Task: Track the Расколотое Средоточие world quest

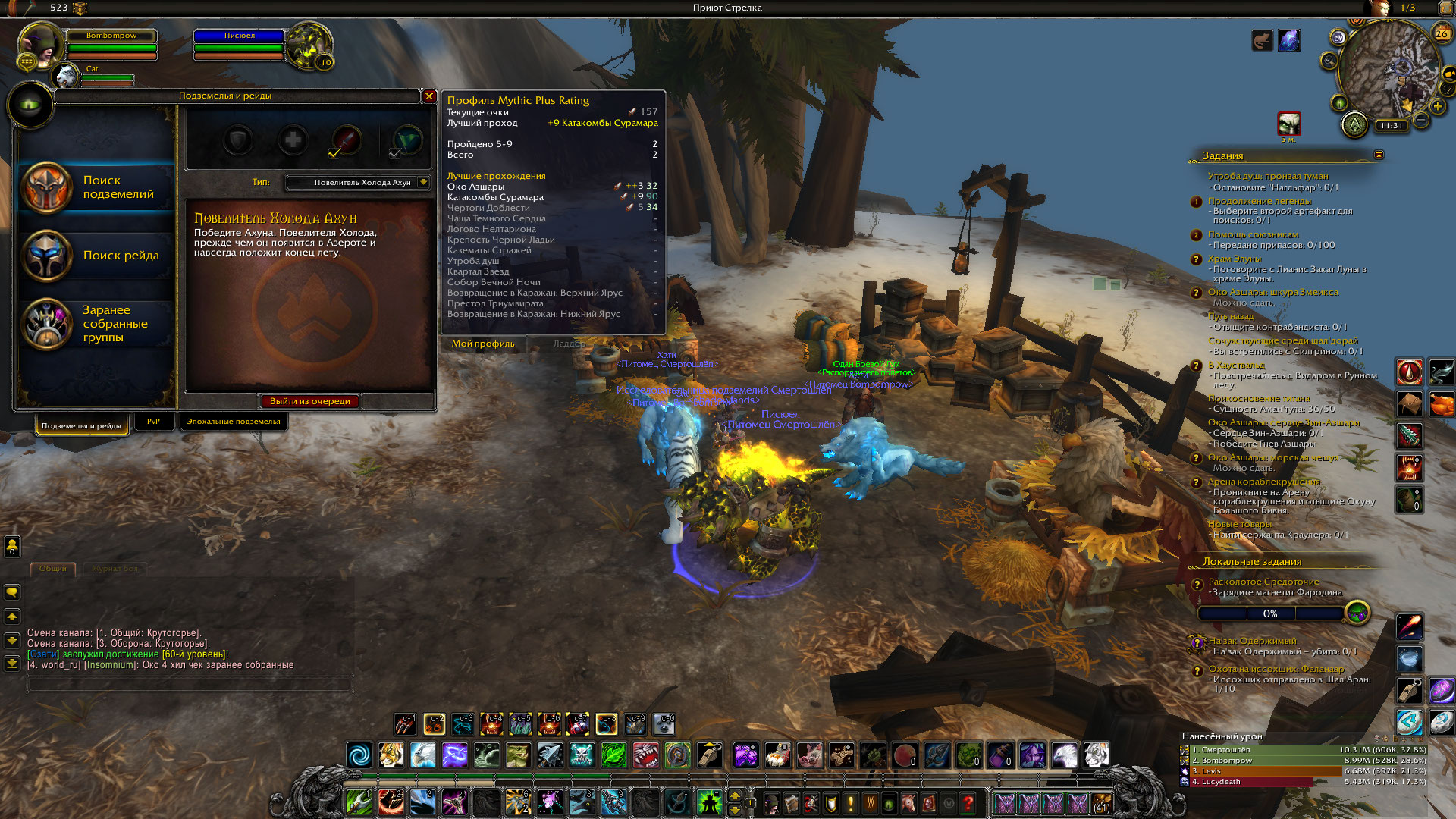Action: [1263, 582]
